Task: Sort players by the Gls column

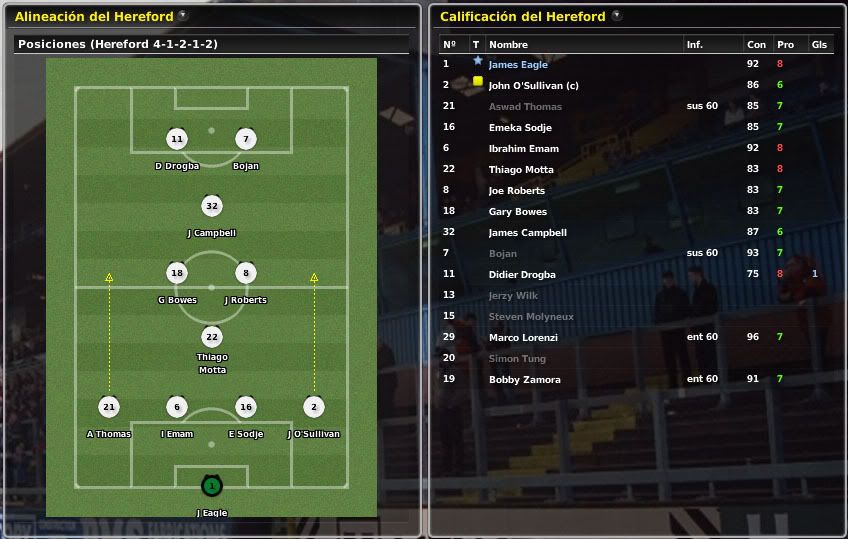Action: point(819,45)
